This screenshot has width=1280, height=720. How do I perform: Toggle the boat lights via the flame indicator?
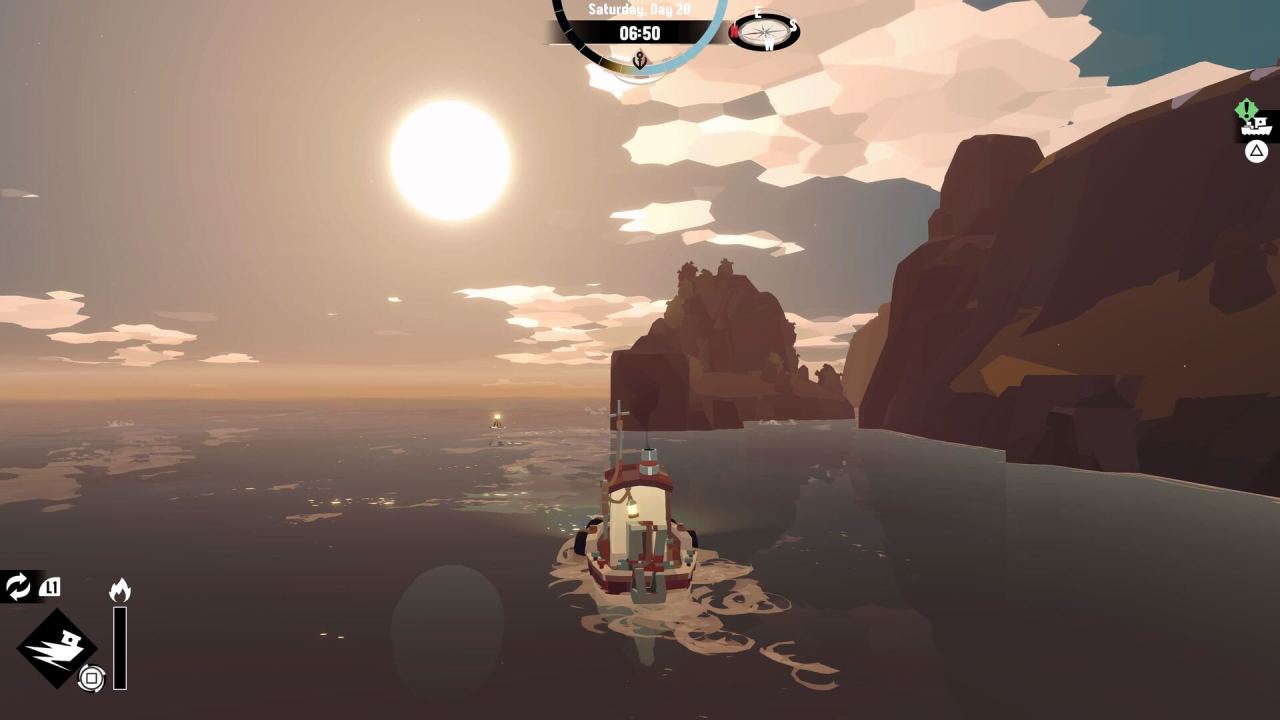pos(120,588)
